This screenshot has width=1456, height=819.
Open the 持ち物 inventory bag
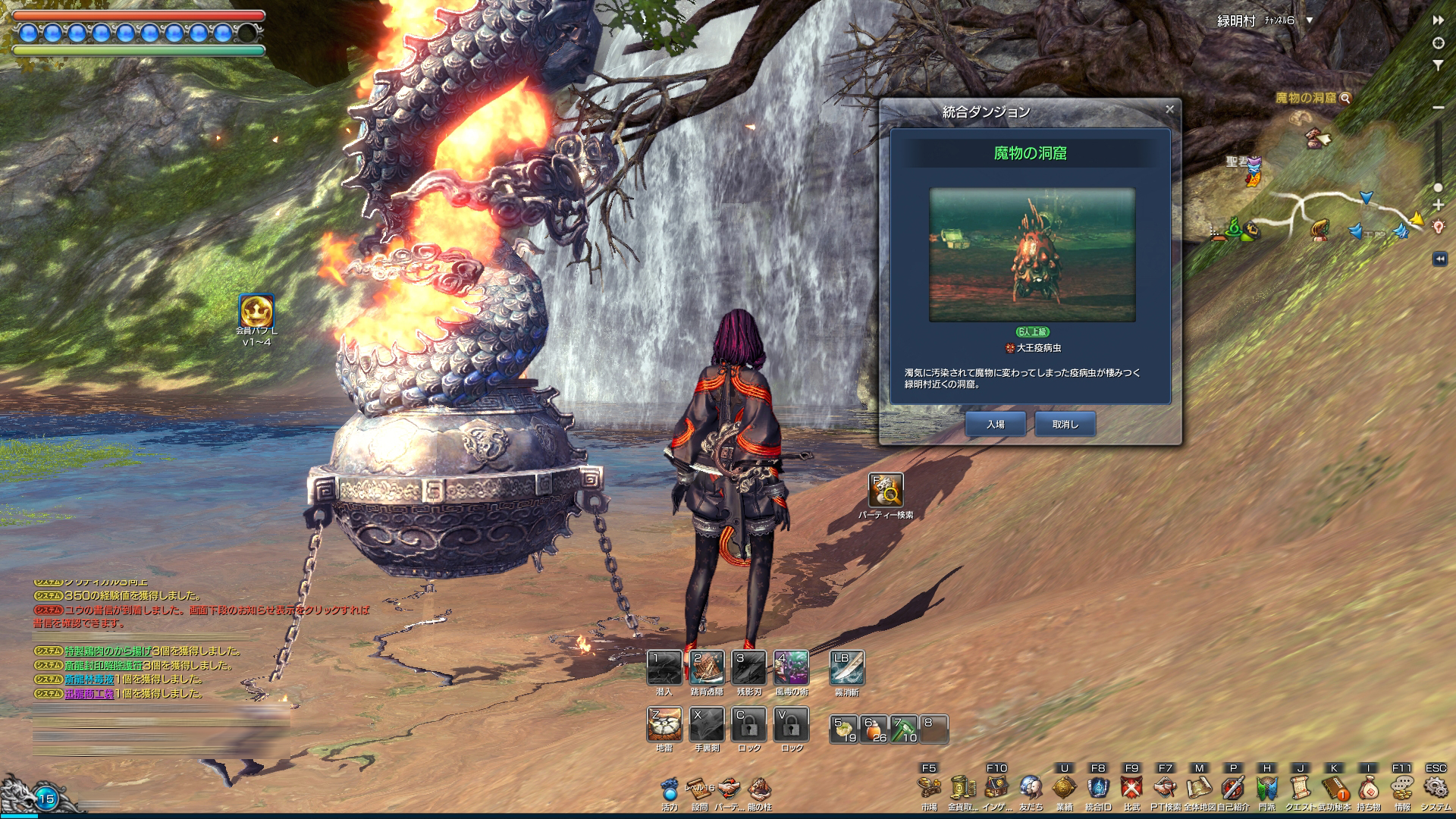pyautogui.click(x=1368, y=787)
